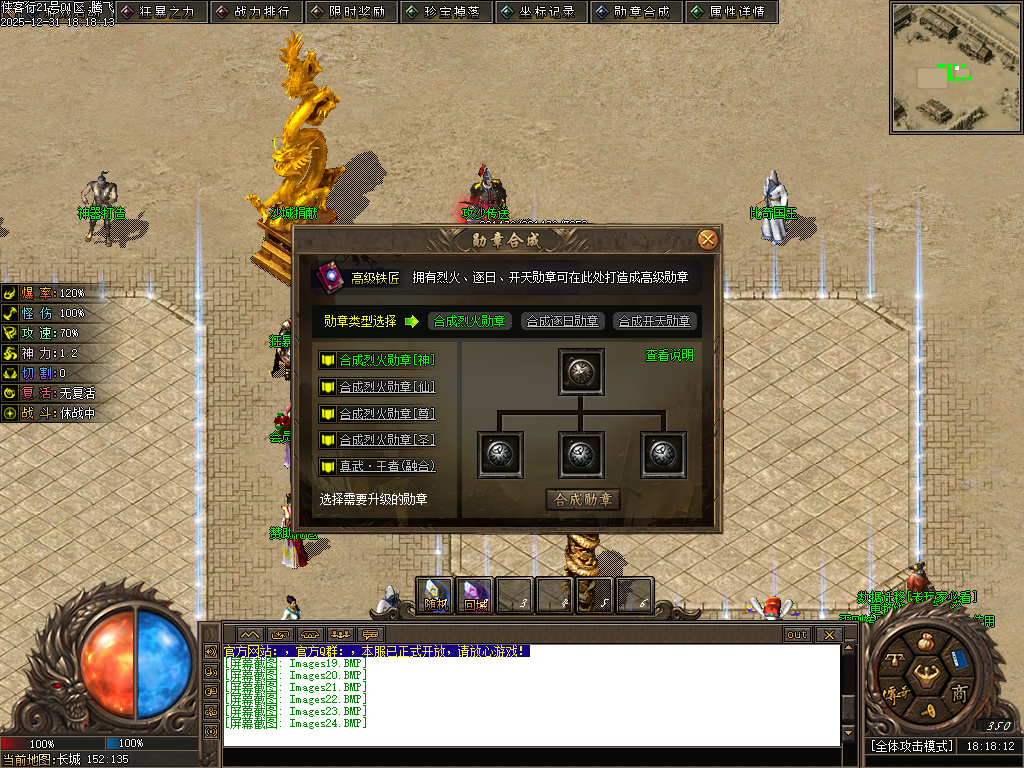Choose 合成烈火勋章[圣] from the list

[386, 440]
